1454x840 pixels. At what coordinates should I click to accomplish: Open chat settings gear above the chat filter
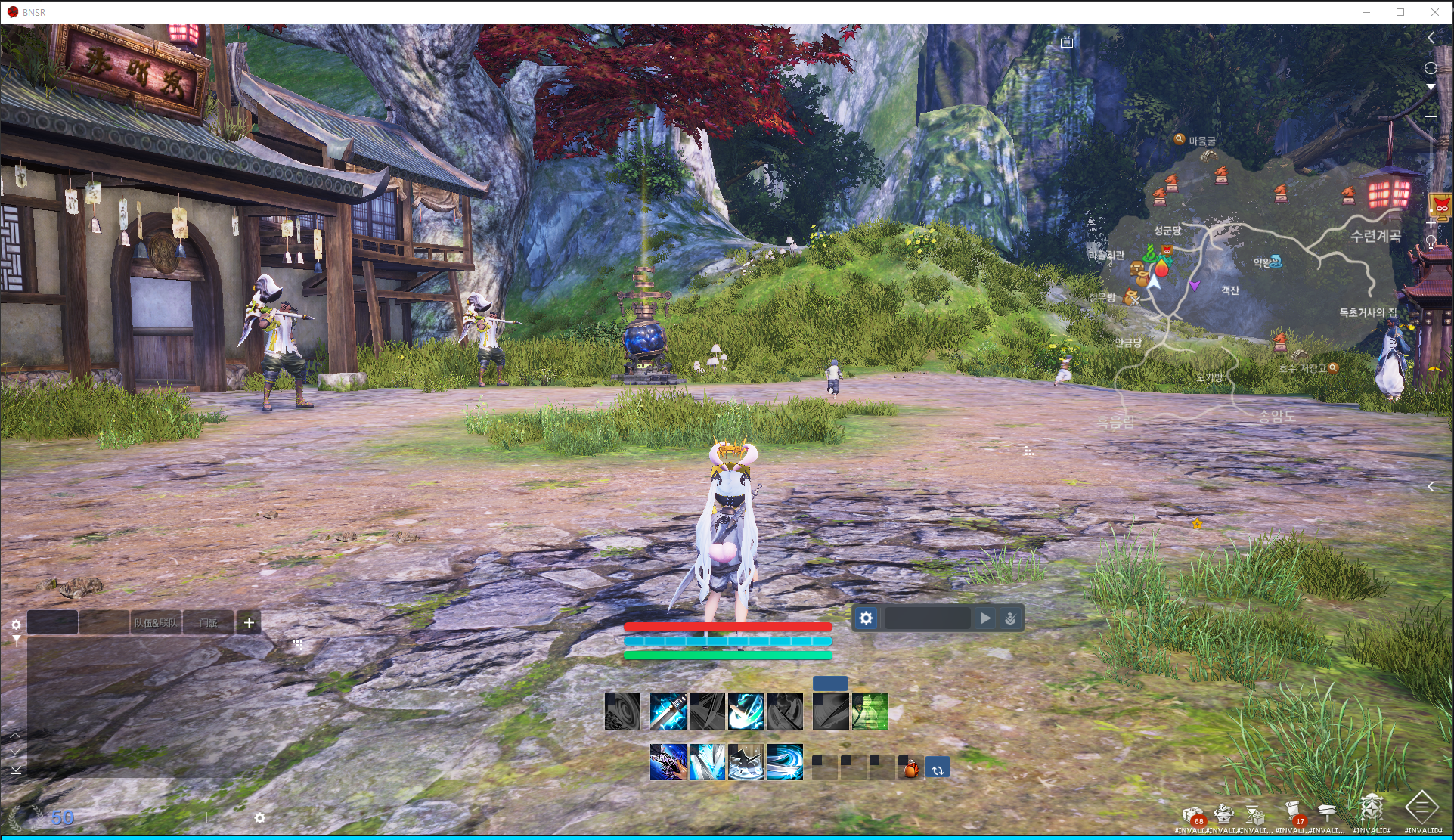[x=16, y=625]
